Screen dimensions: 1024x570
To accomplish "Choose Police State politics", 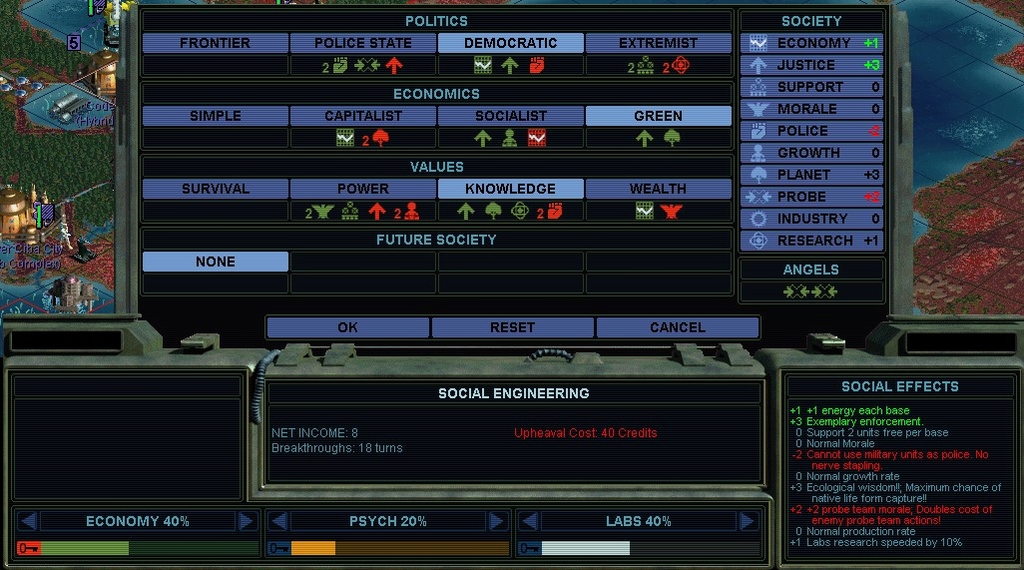I will (x=363, y=43).
